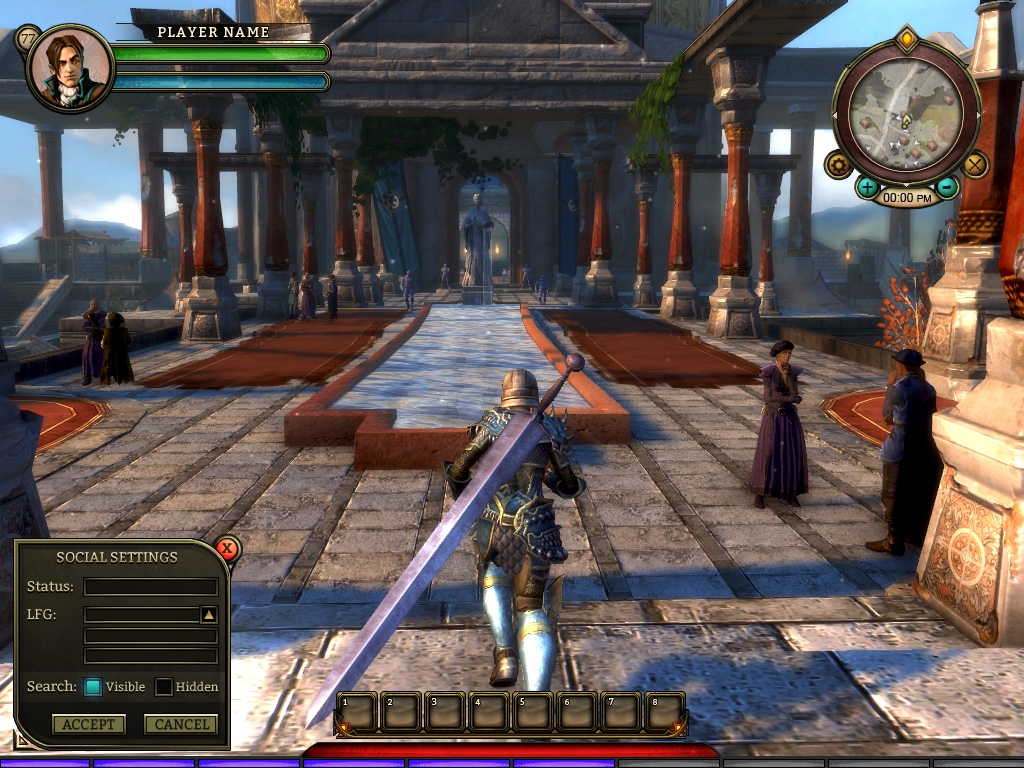Image resolution: width=1024 pixels, height=768 pixels.
Task: Click the Status input field
Action: tap(151, 587)
